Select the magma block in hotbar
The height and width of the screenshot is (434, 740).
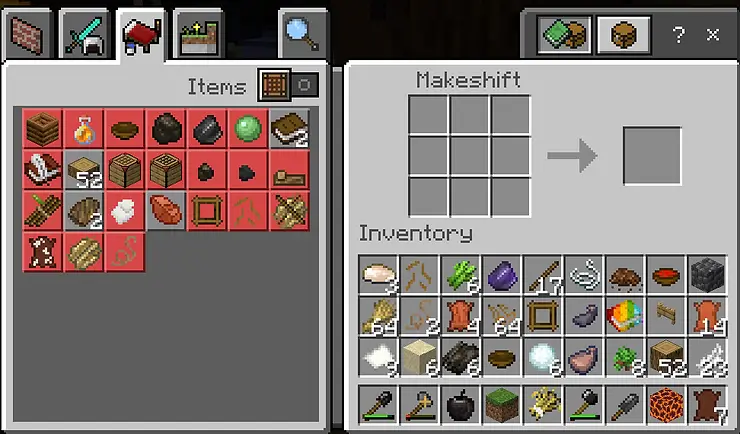click(666, 406)
